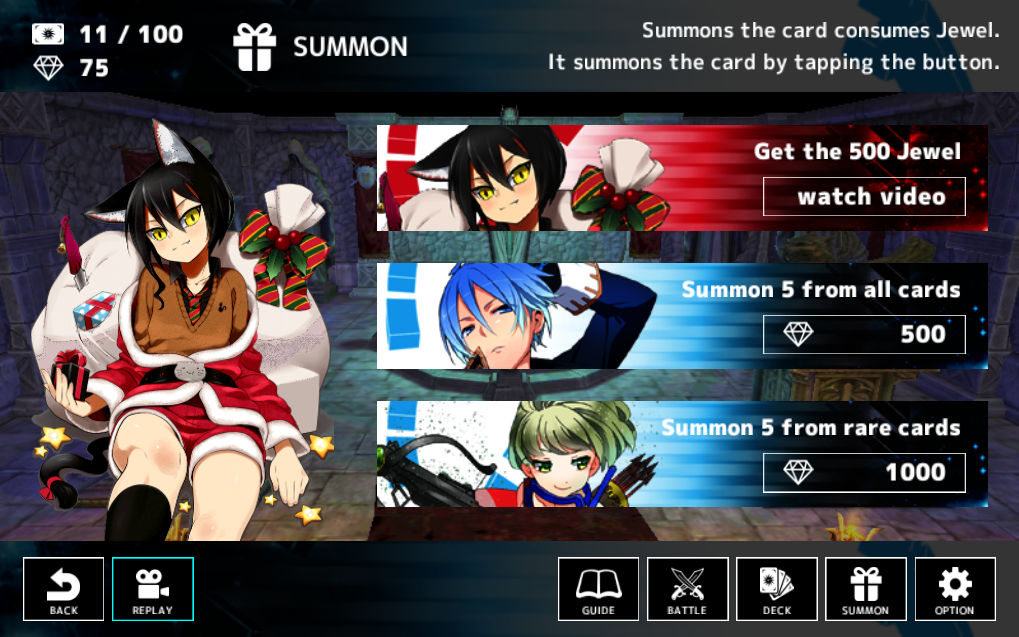Viewport: 1019px width, 637px height.
Task: Open the REPLAY screen
Action: click(153, 589)
